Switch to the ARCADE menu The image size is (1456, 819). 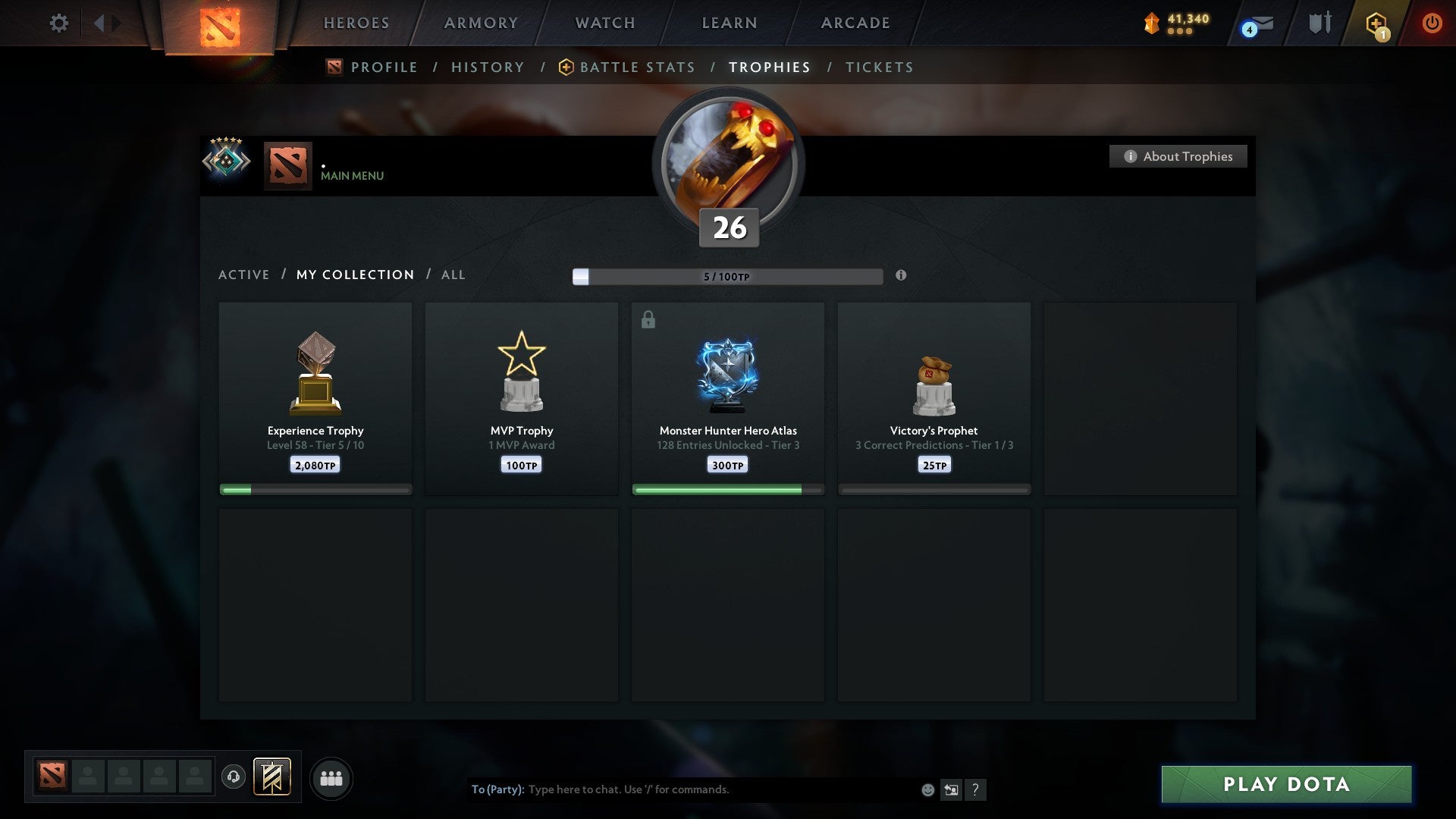coord(854,23)
